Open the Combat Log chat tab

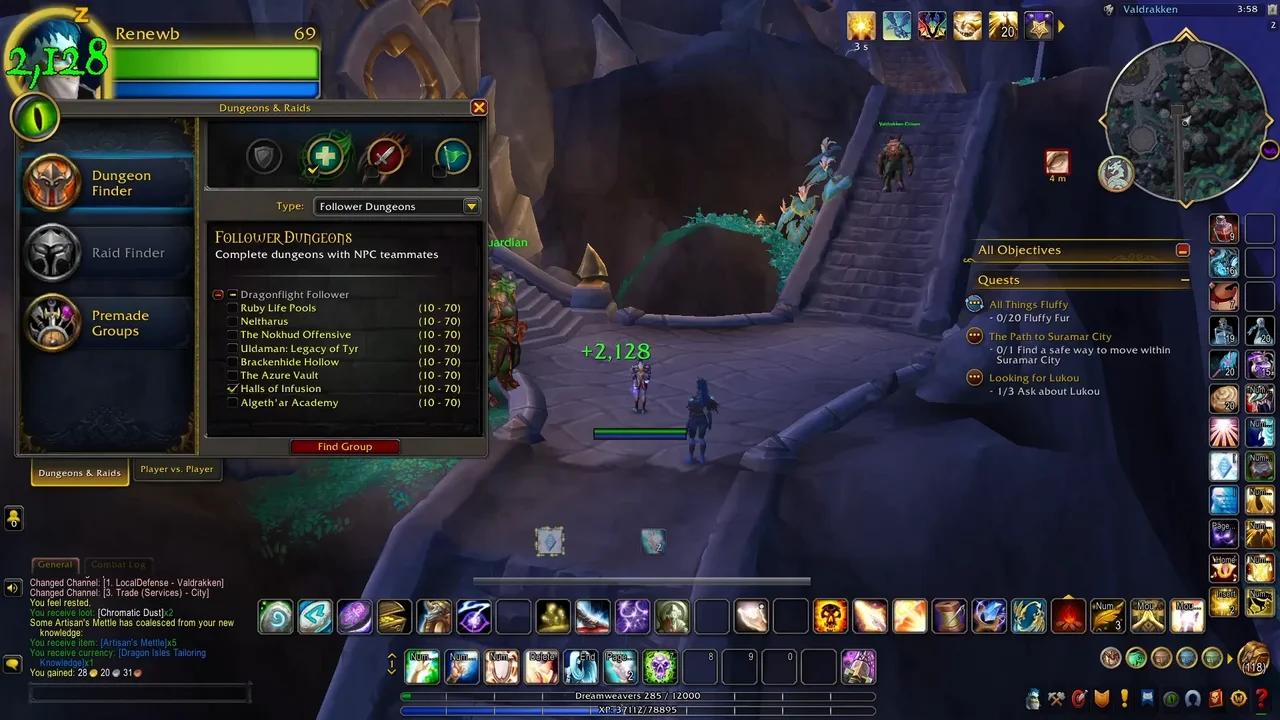[118, 565]
